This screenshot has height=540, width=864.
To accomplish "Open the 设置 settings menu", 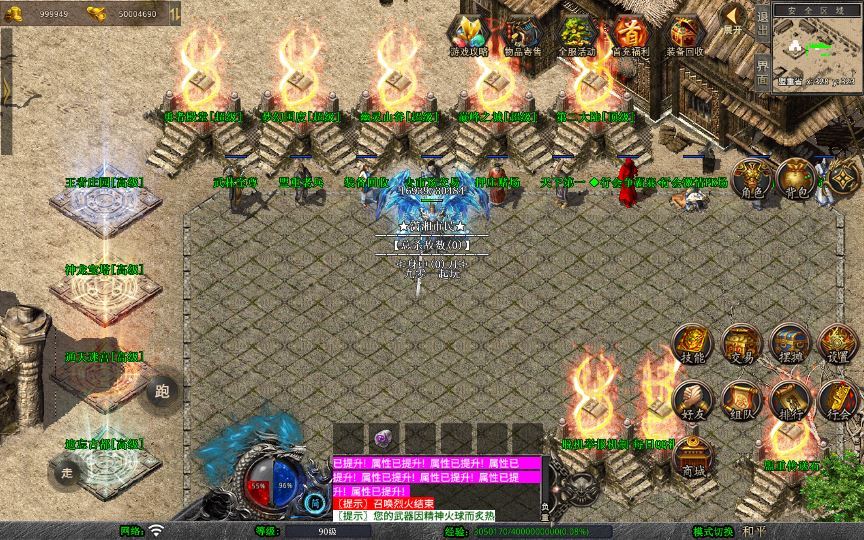I will tap(838, 345).
